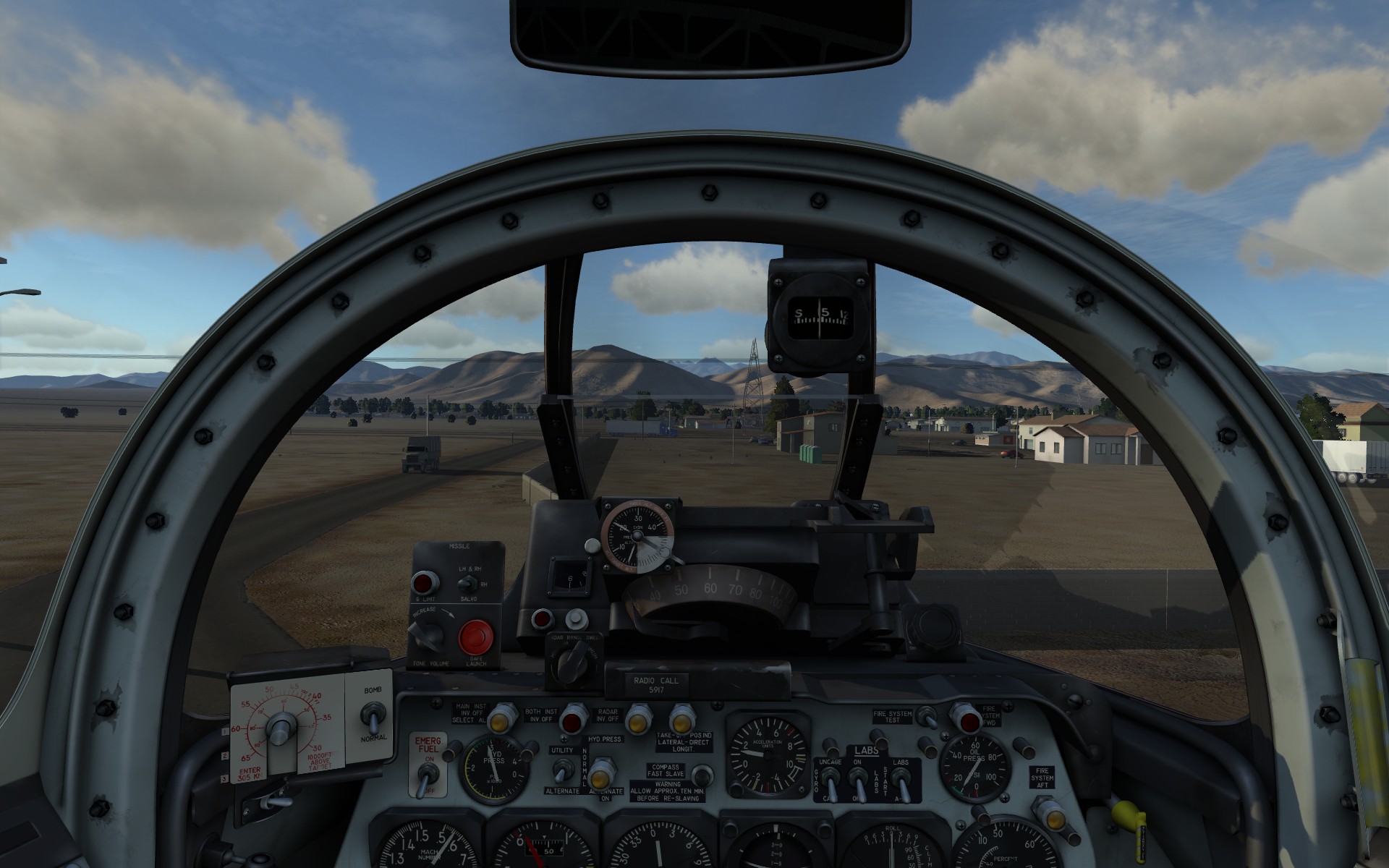Toggle the gyro Uncage / Cage switch

831,780
